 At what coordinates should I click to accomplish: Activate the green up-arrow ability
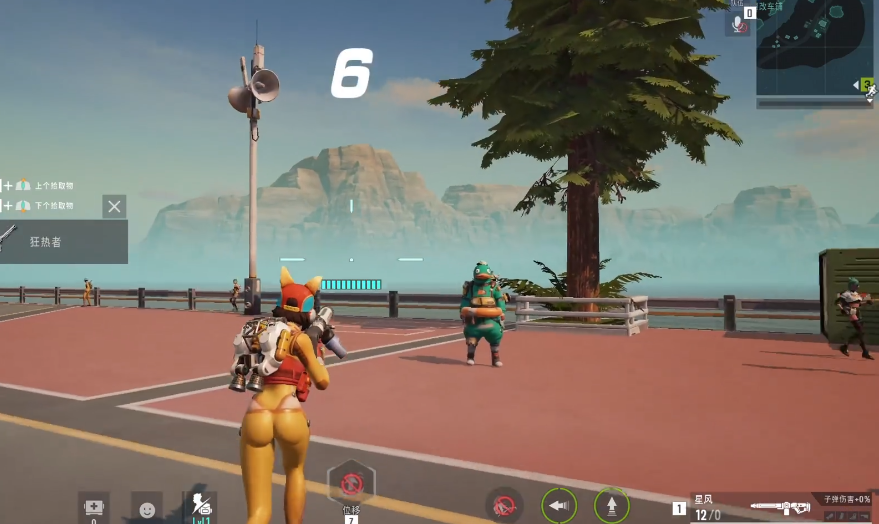pyautogui.click(x=612, y=505)
